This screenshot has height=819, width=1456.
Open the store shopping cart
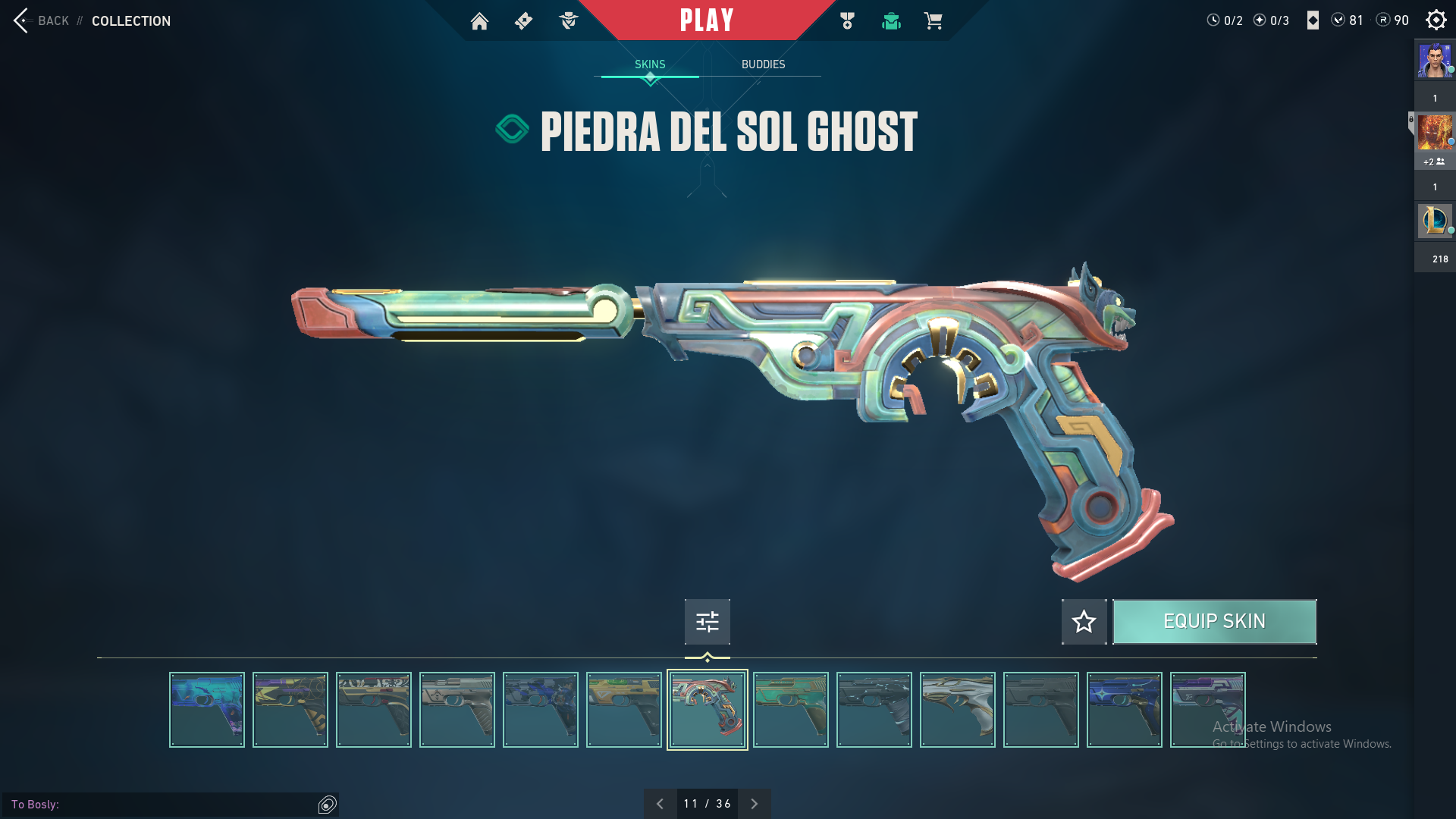[933, 21]
